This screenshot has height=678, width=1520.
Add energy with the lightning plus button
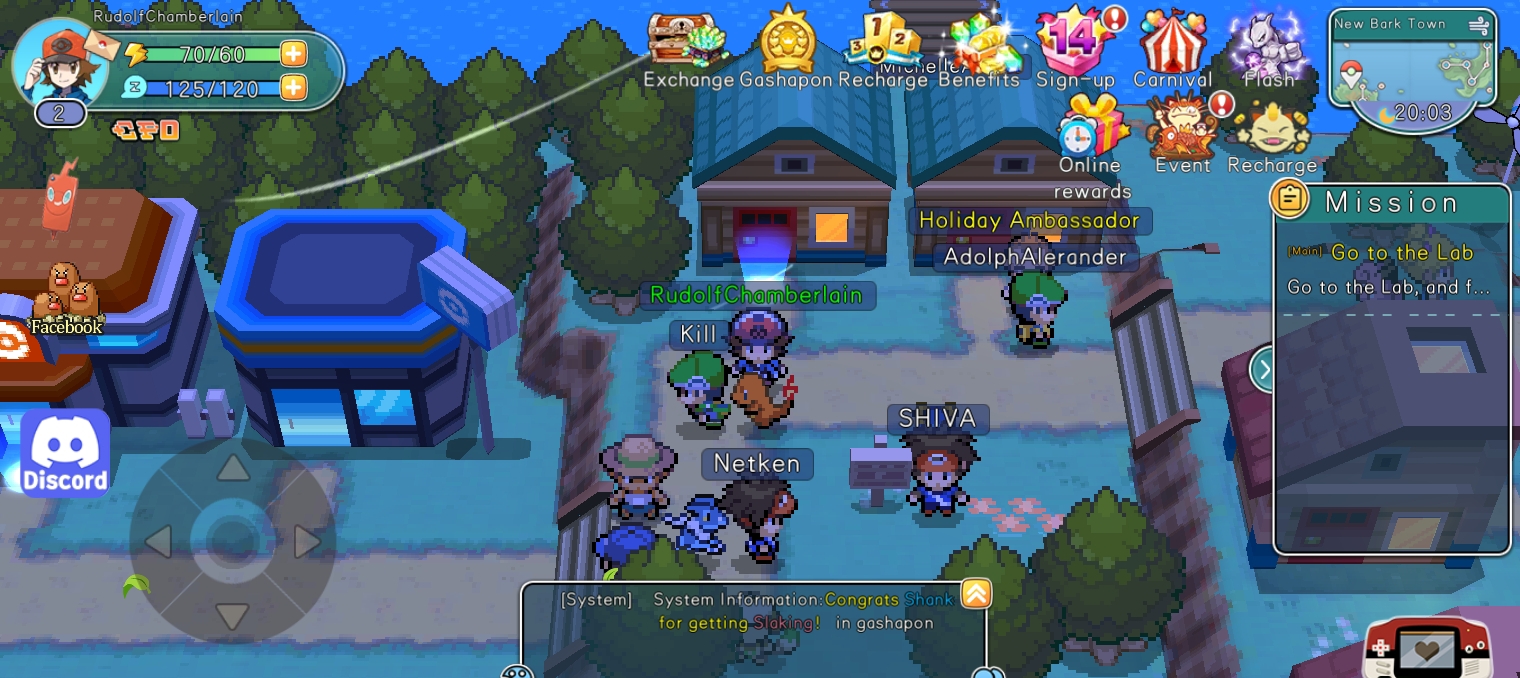click(x=293, y=54)
